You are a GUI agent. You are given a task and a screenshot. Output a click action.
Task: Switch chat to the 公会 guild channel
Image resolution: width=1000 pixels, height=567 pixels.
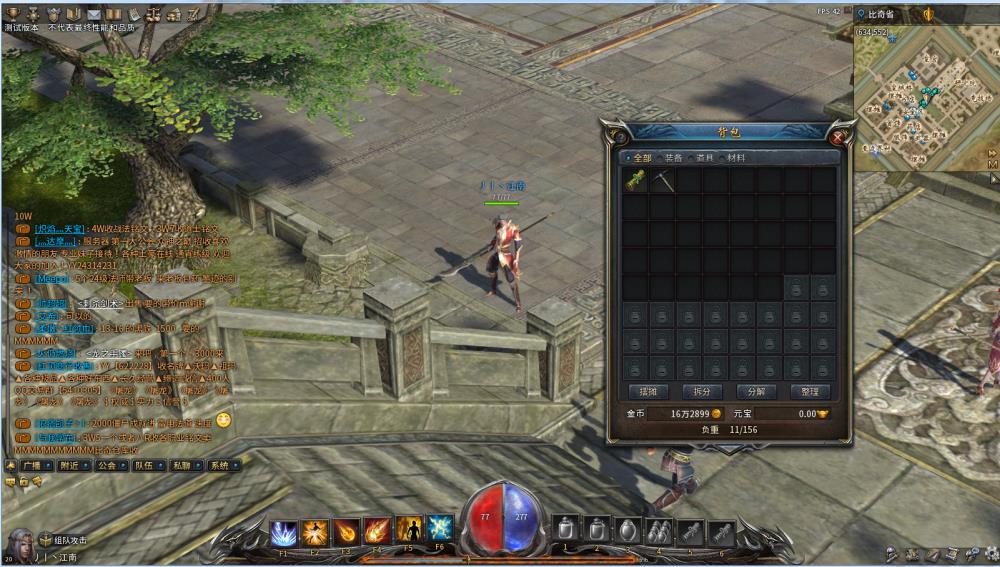(106, 465)
